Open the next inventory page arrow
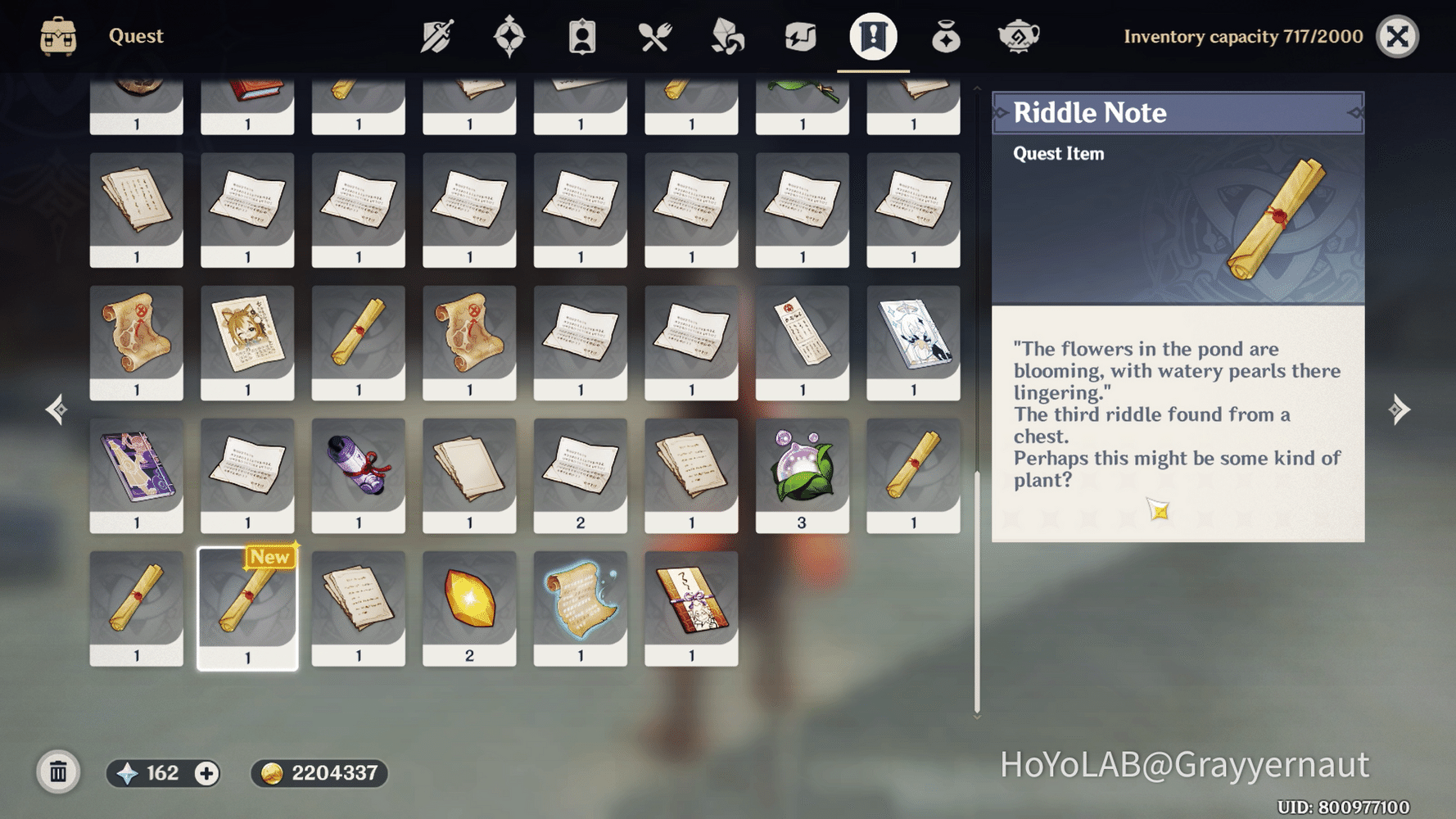The height and width of the screenshot is (819, 1456). [x=1401, y=409]
